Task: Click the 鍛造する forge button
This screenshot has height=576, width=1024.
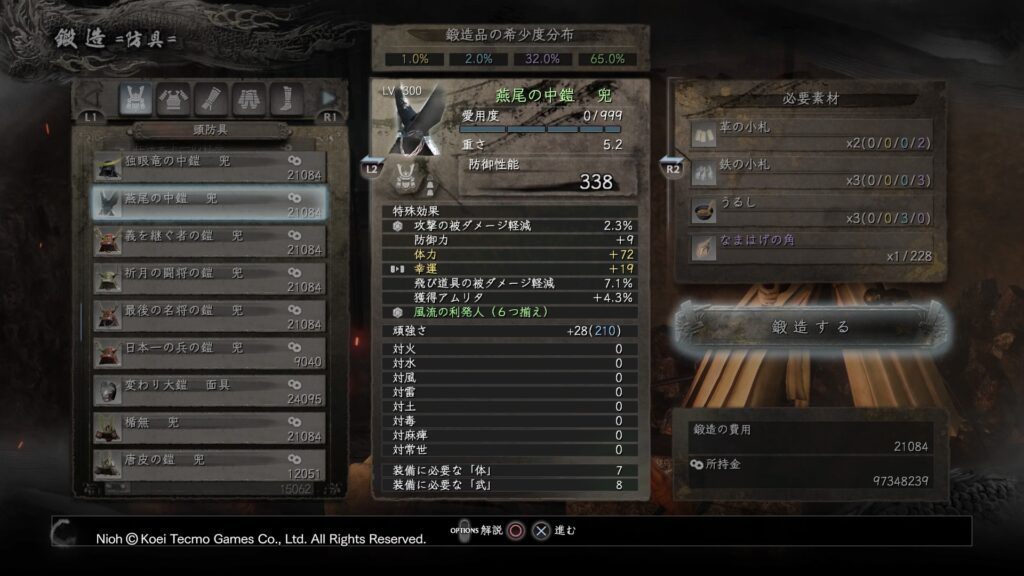Action: (x=810, y=326)
